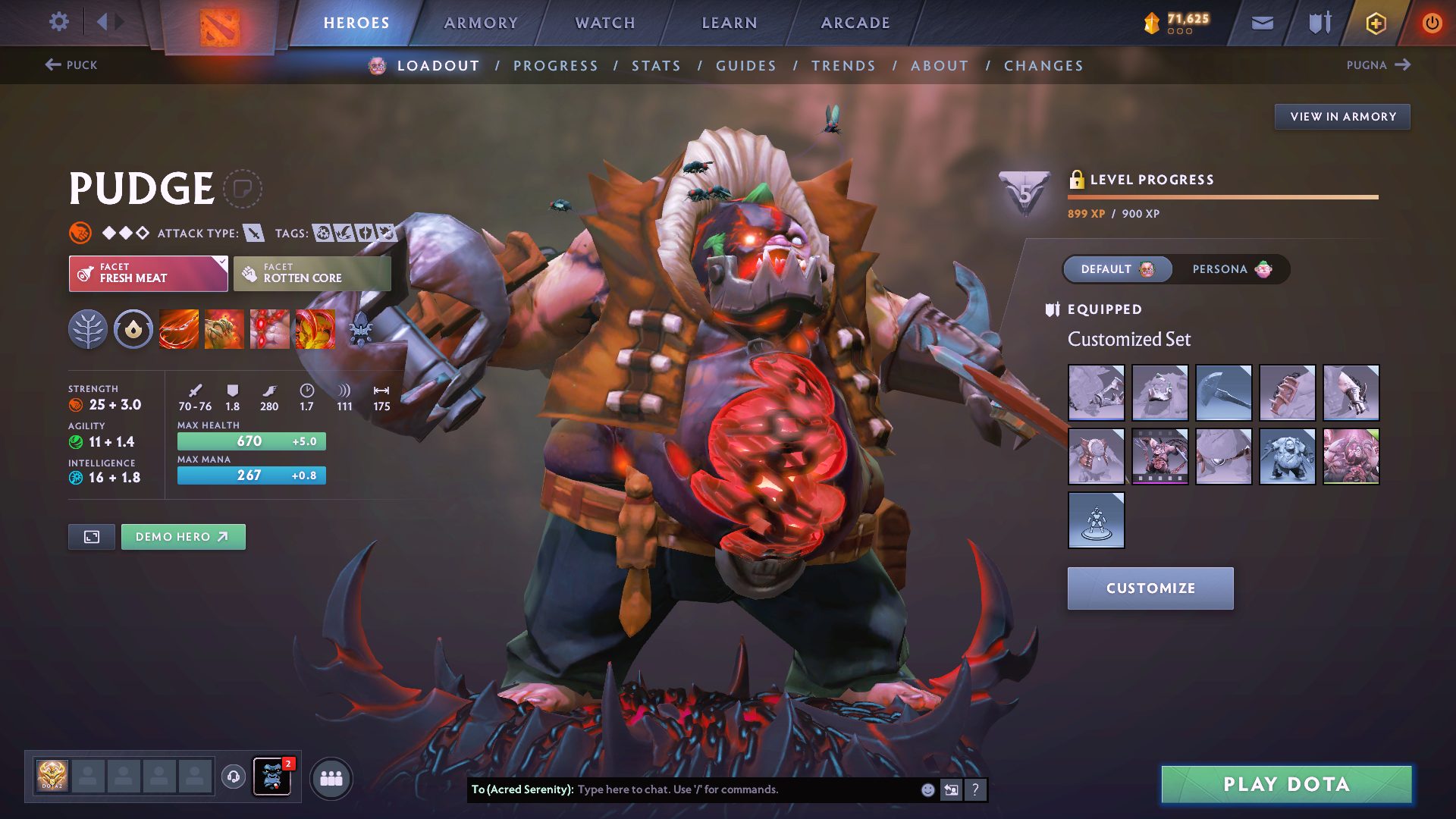This screenshot has width=1456, height=819.
Task: Show the hero Stats section
Action: click(x=656, y=66)
